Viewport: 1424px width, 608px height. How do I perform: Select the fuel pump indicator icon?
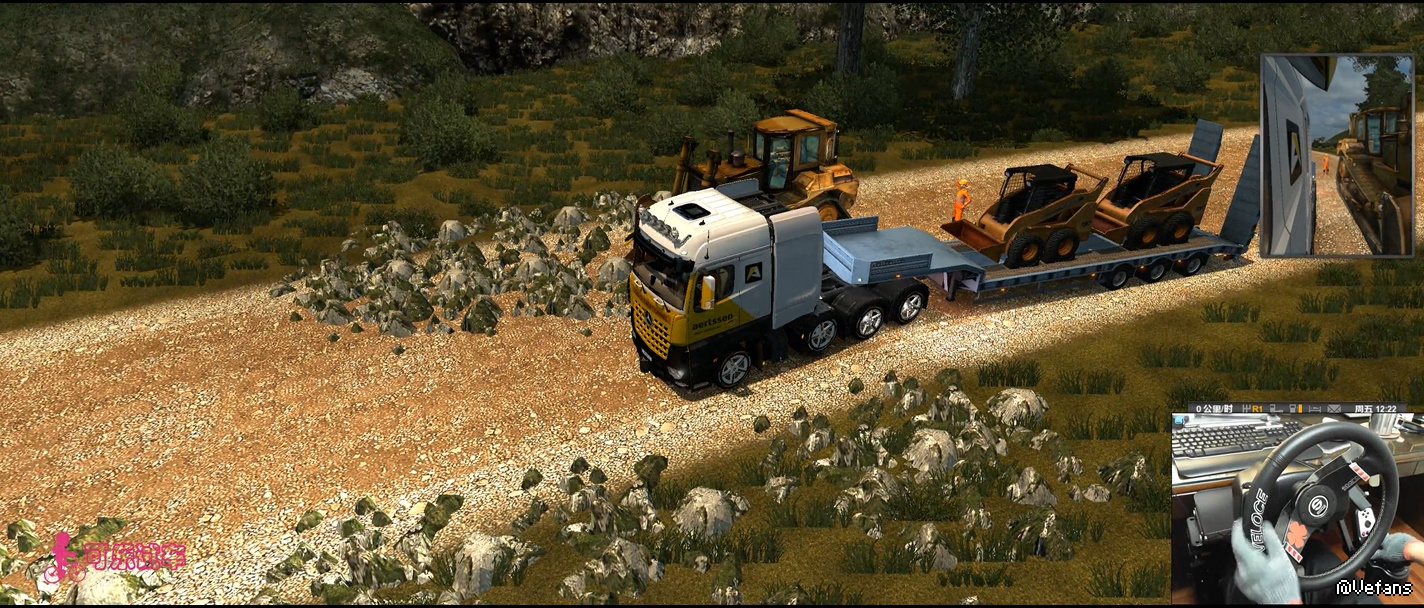pyautogui.click(x=1296, y=409)
